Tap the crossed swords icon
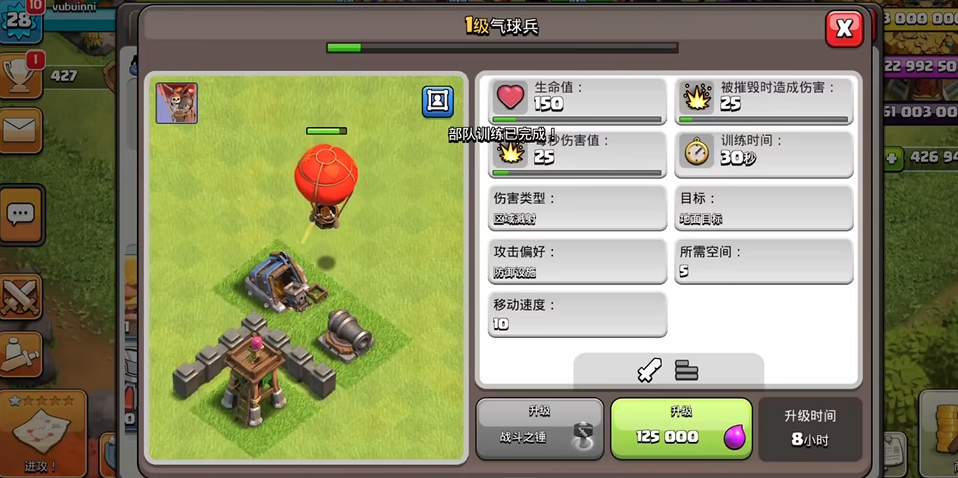The height and width of the screenshot is (478, 958). [20, 296]
